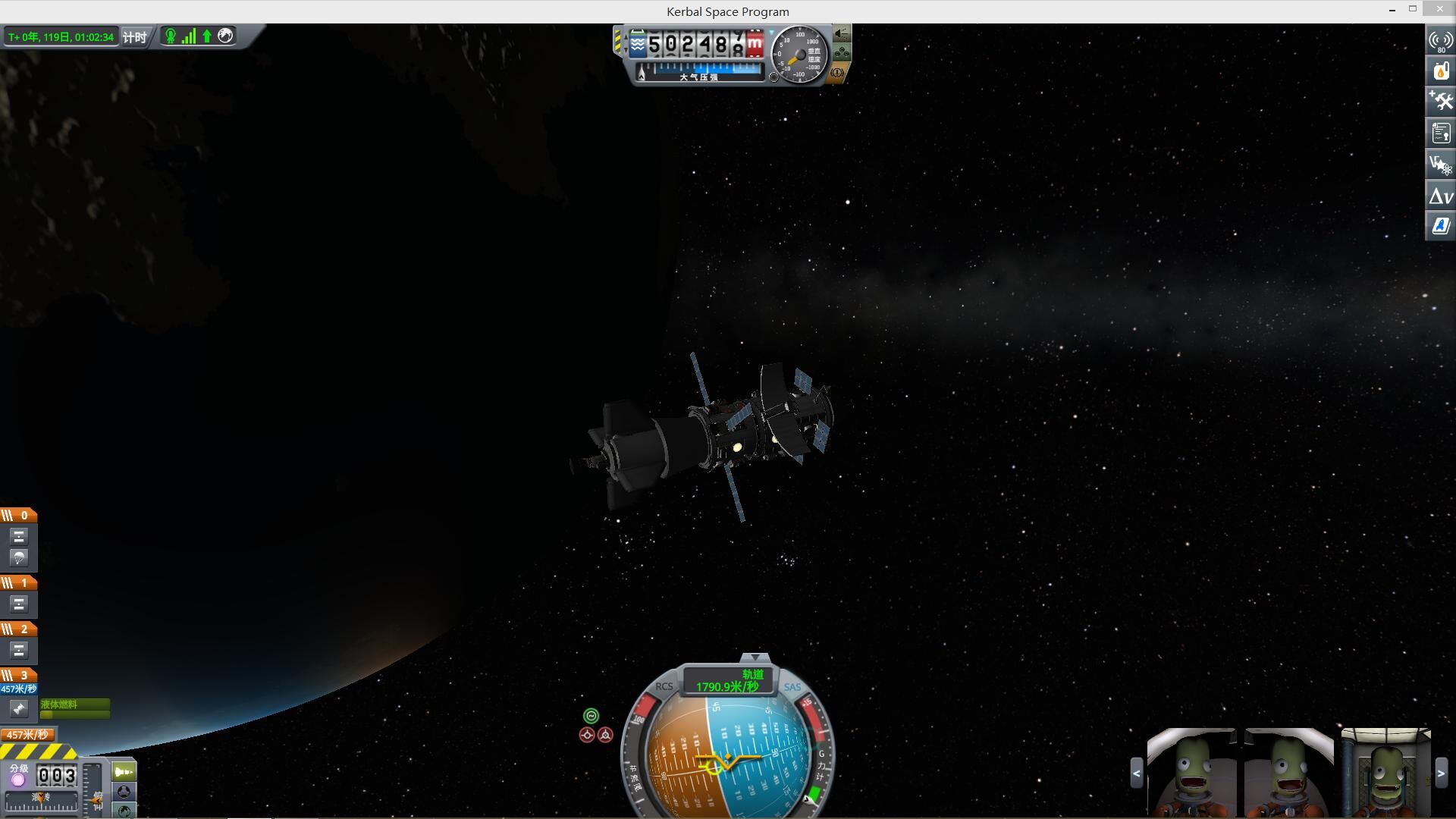Collapse the navball with the arrow tab
The width and height of the screenshot is (1456, 819).
[755, 657]
